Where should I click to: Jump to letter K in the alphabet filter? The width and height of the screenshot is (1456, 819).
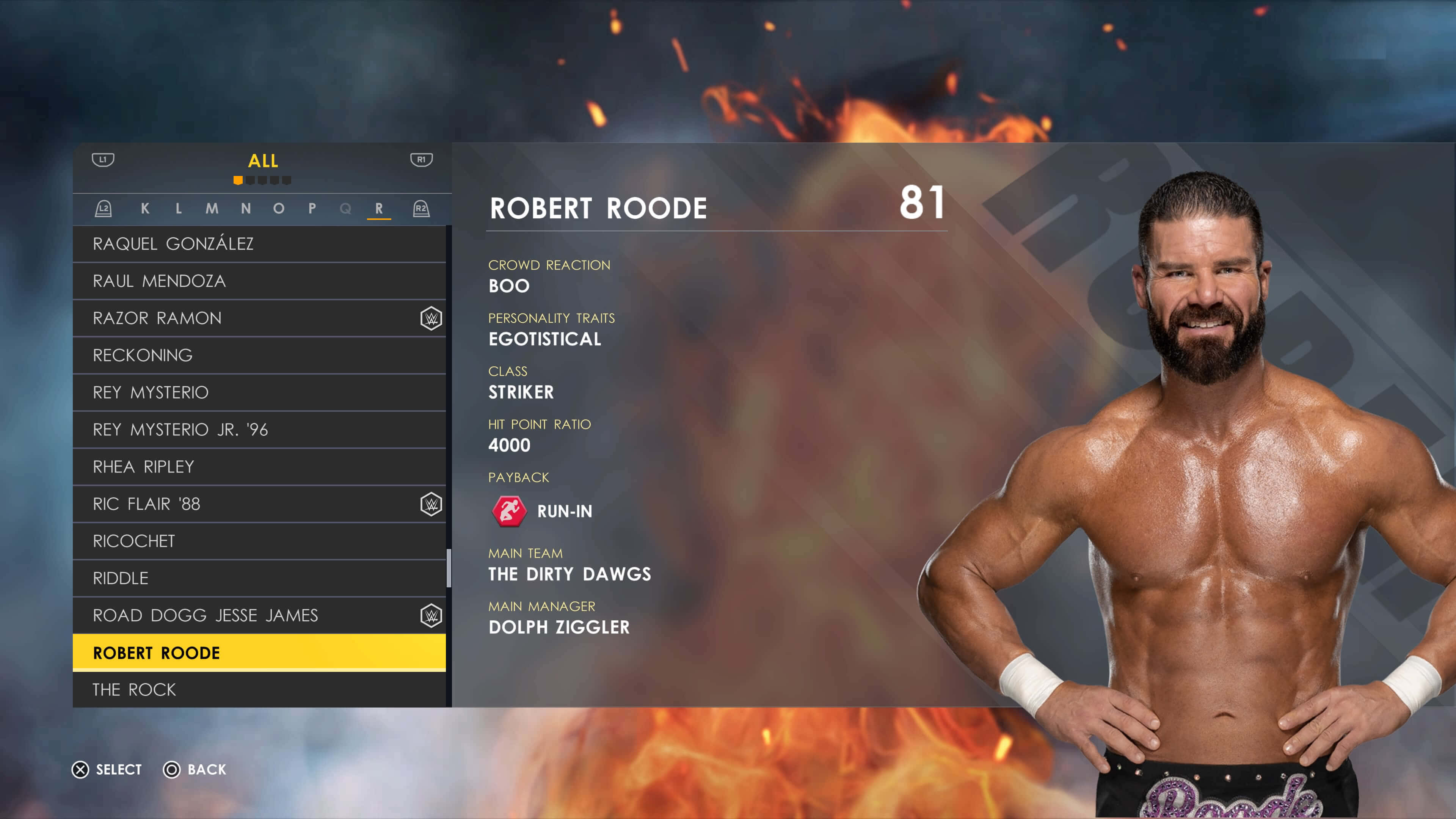coord(145,209)
